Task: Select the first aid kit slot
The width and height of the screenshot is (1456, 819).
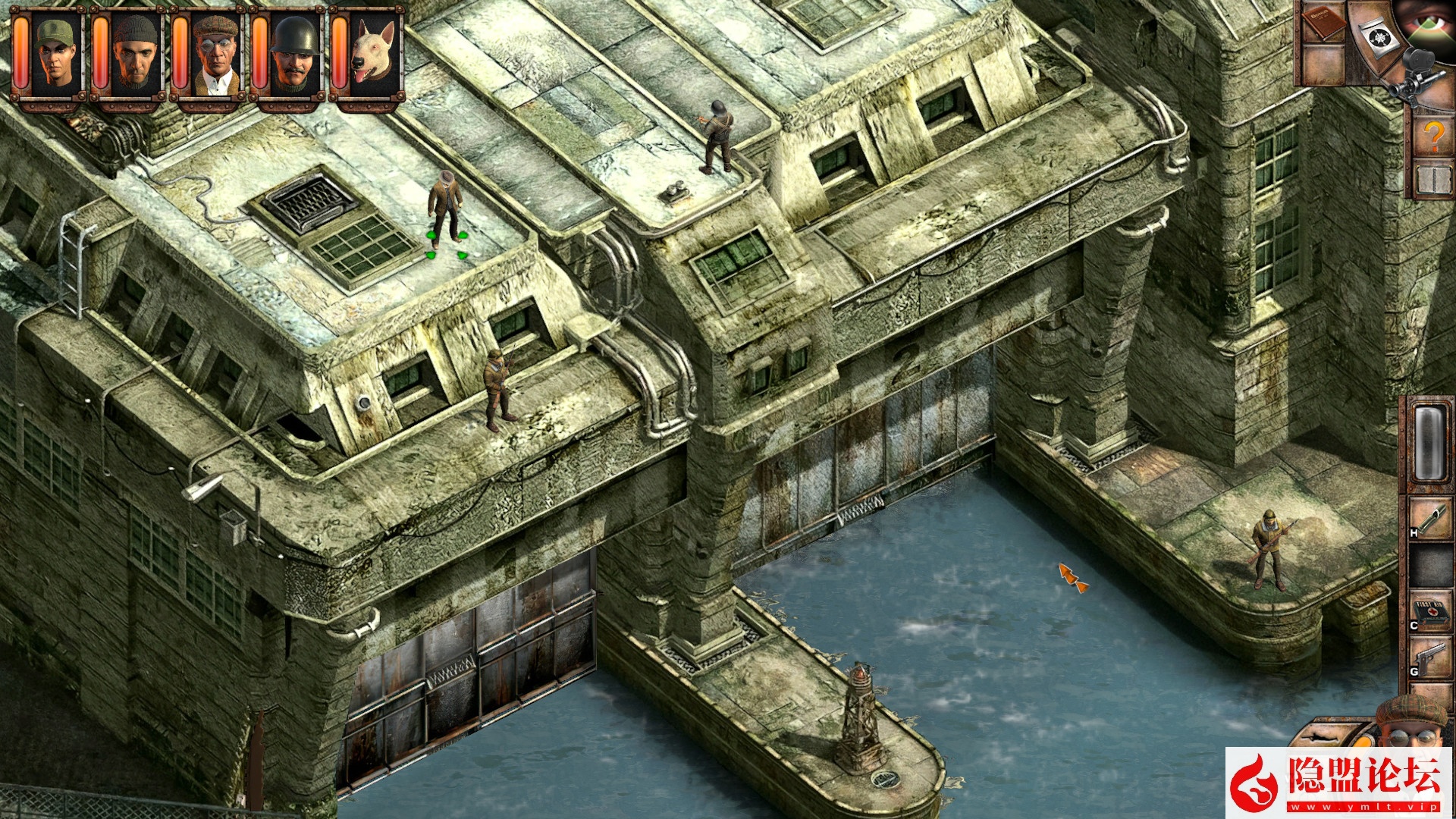Action: (1432, 610)
